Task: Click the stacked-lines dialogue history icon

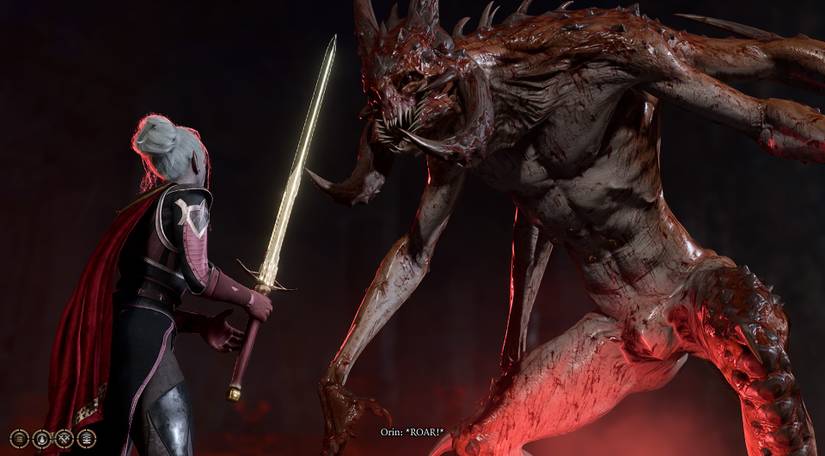Action: (19, 438)
